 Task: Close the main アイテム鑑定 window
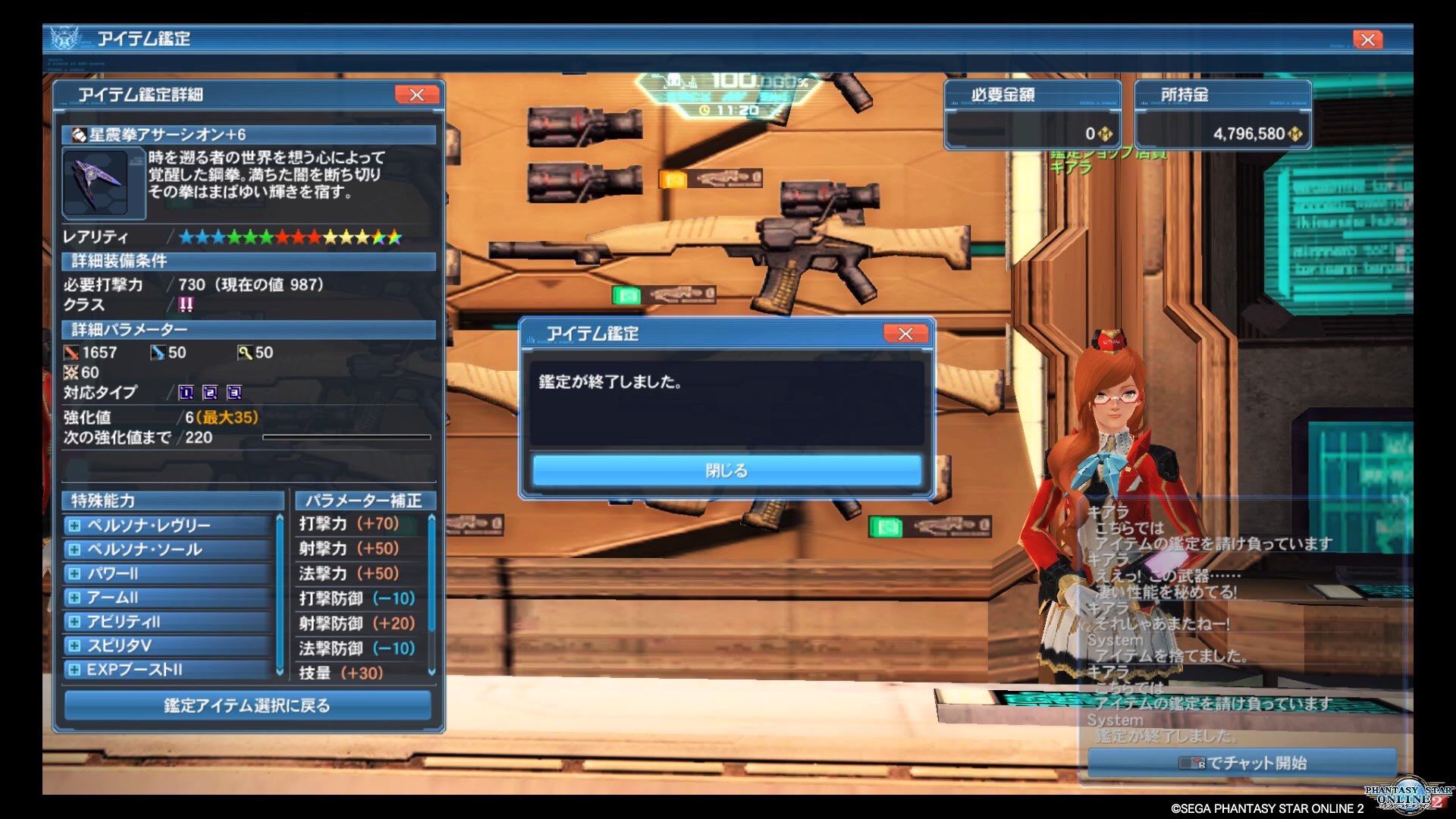(x=1367, y=39)
